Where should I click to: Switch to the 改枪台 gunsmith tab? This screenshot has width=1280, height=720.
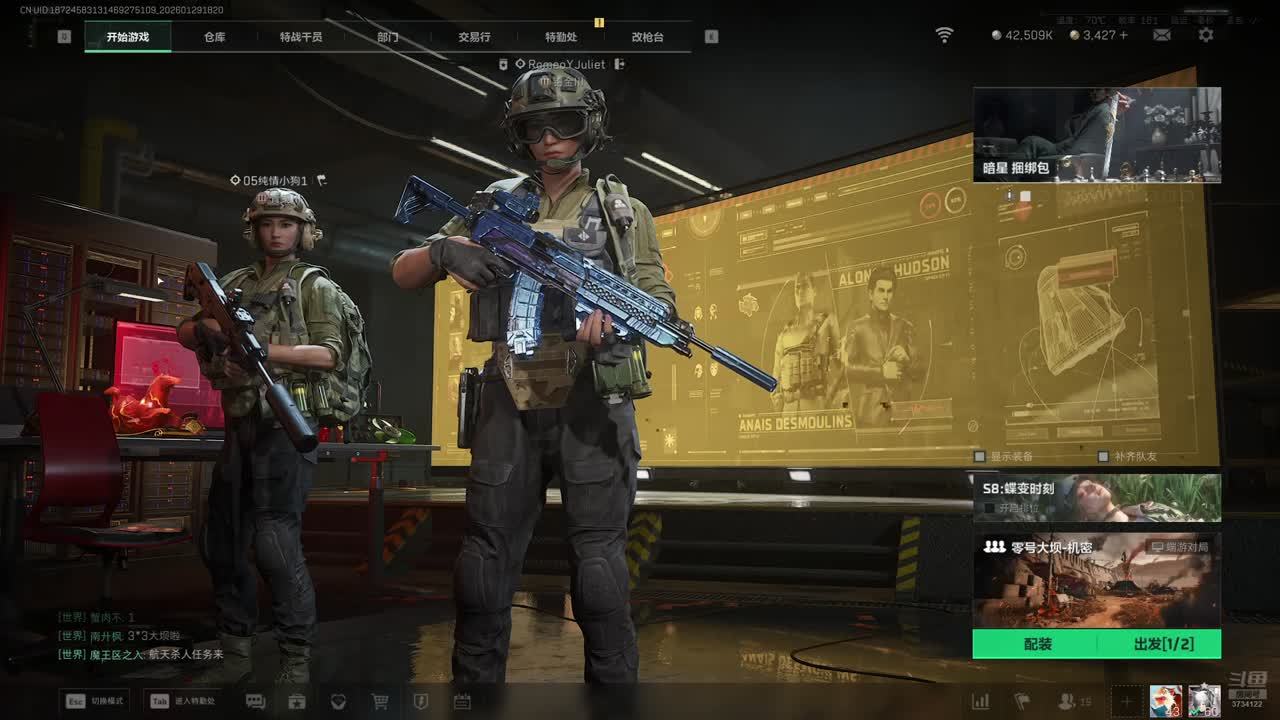pos(647,37)
